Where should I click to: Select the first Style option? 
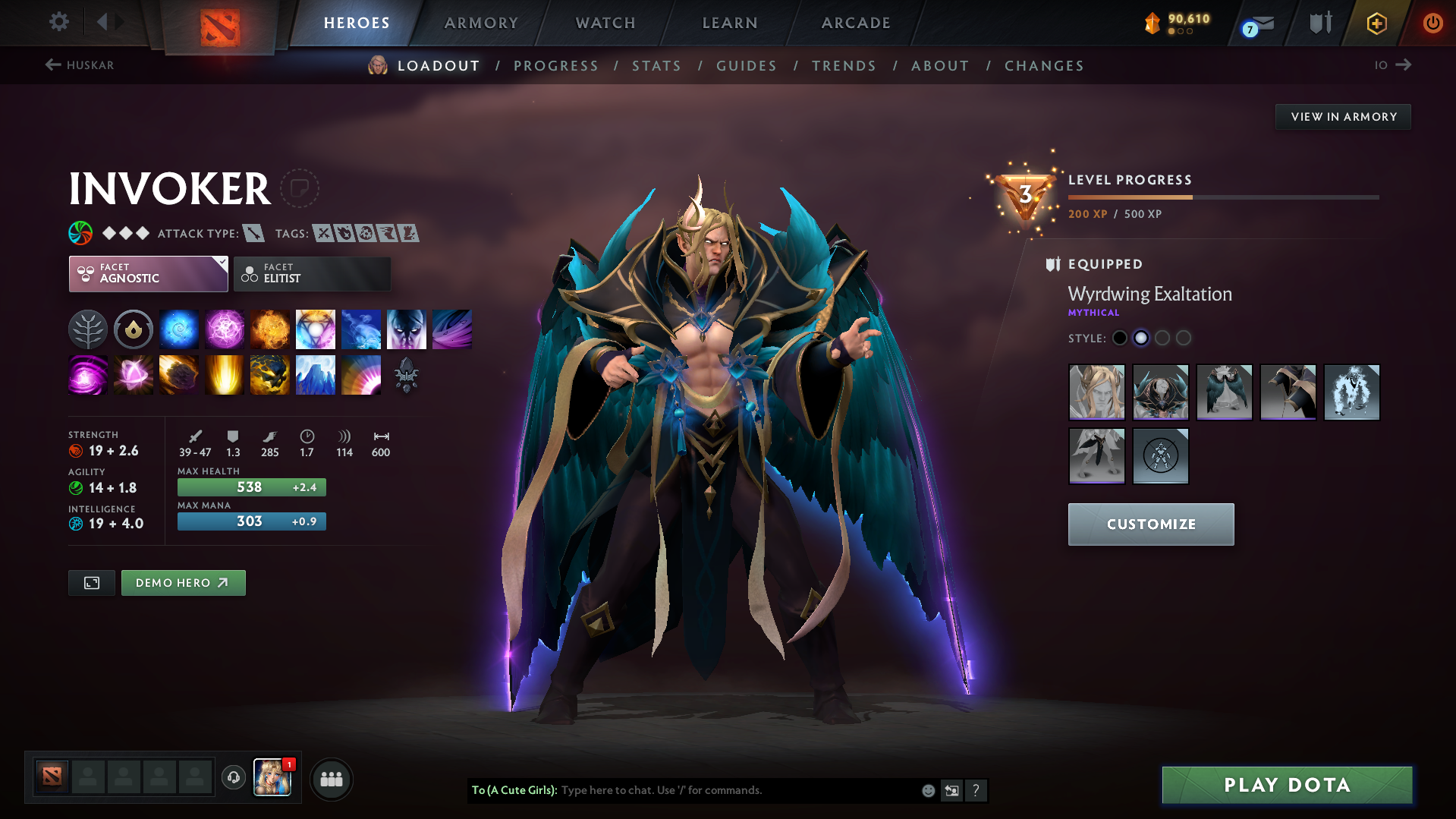[x=1120, y=338]
